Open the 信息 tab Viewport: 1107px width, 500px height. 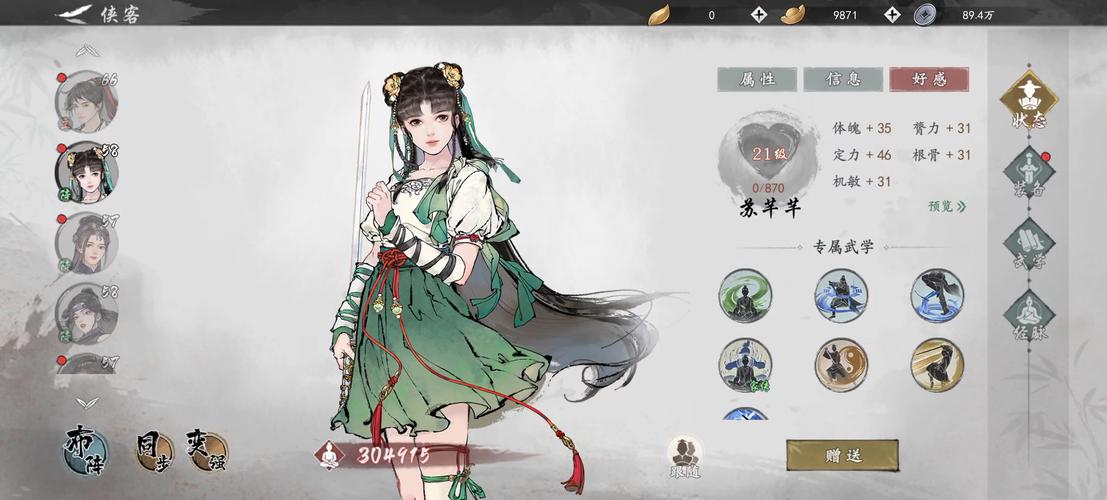843,80
